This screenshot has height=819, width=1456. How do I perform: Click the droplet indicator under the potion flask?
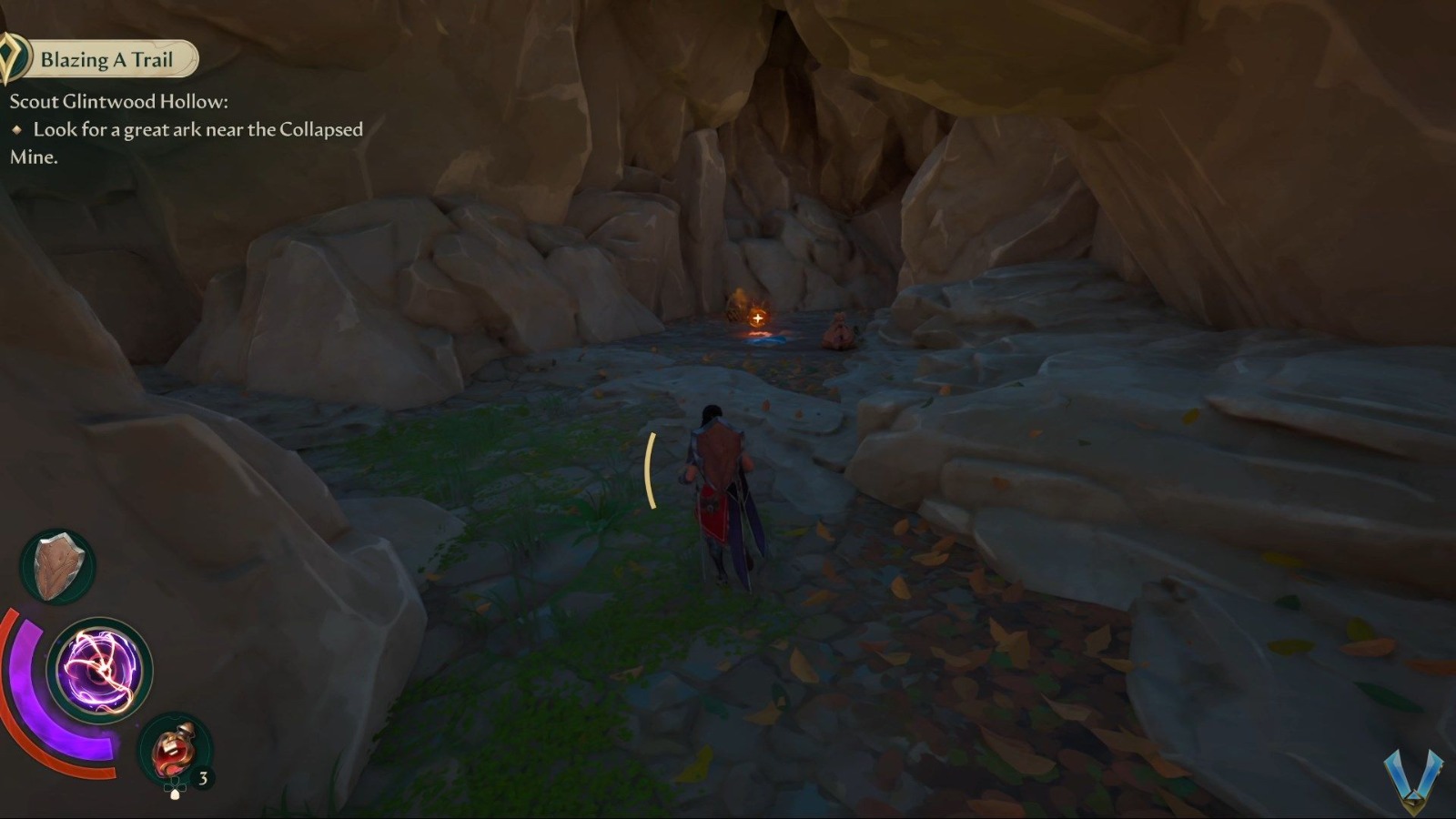pyautogui.click(x=175, y=794)
